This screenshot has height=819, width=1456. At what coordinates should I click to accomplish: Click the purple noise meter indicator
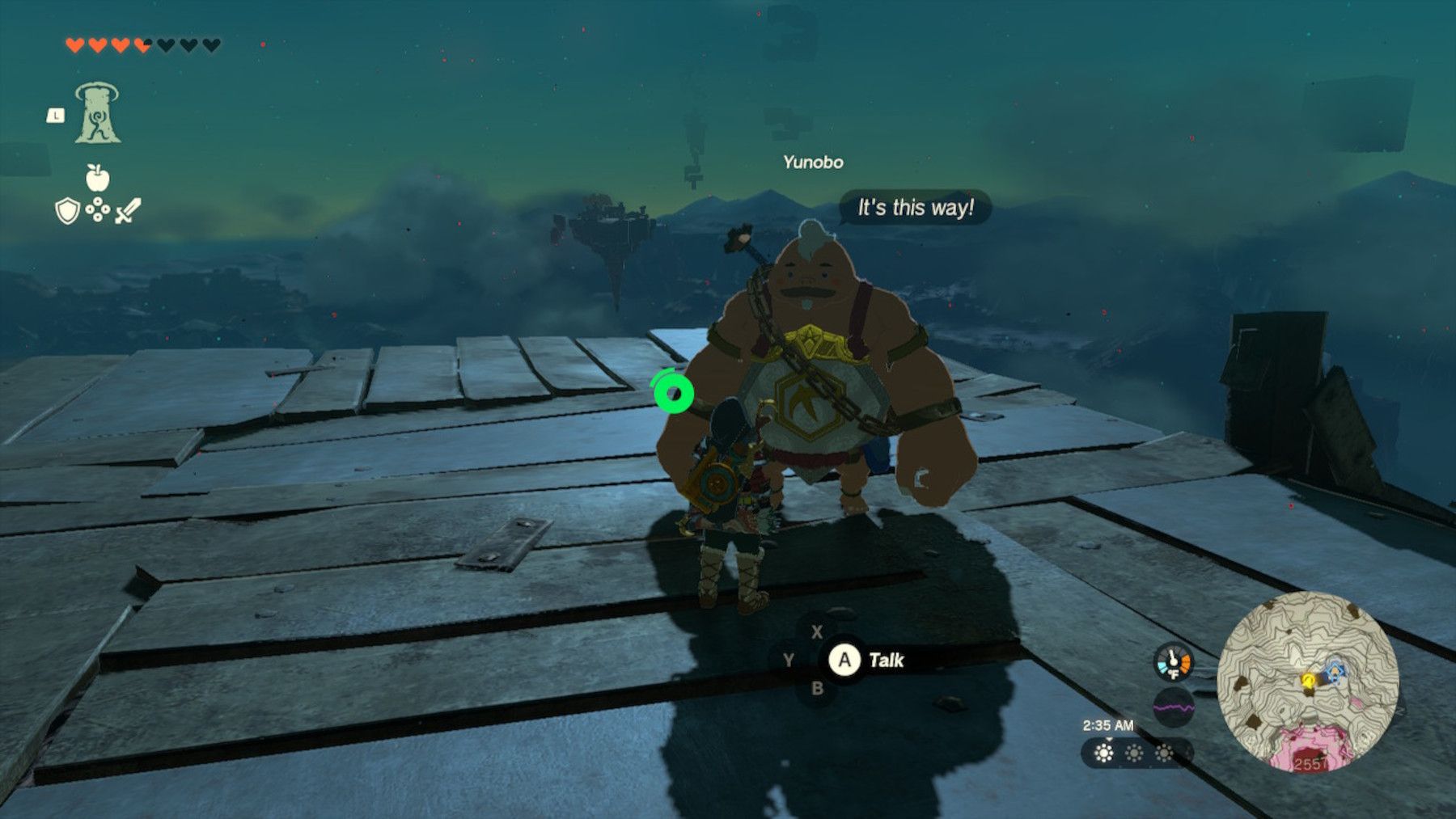(x=1175, y=707)
